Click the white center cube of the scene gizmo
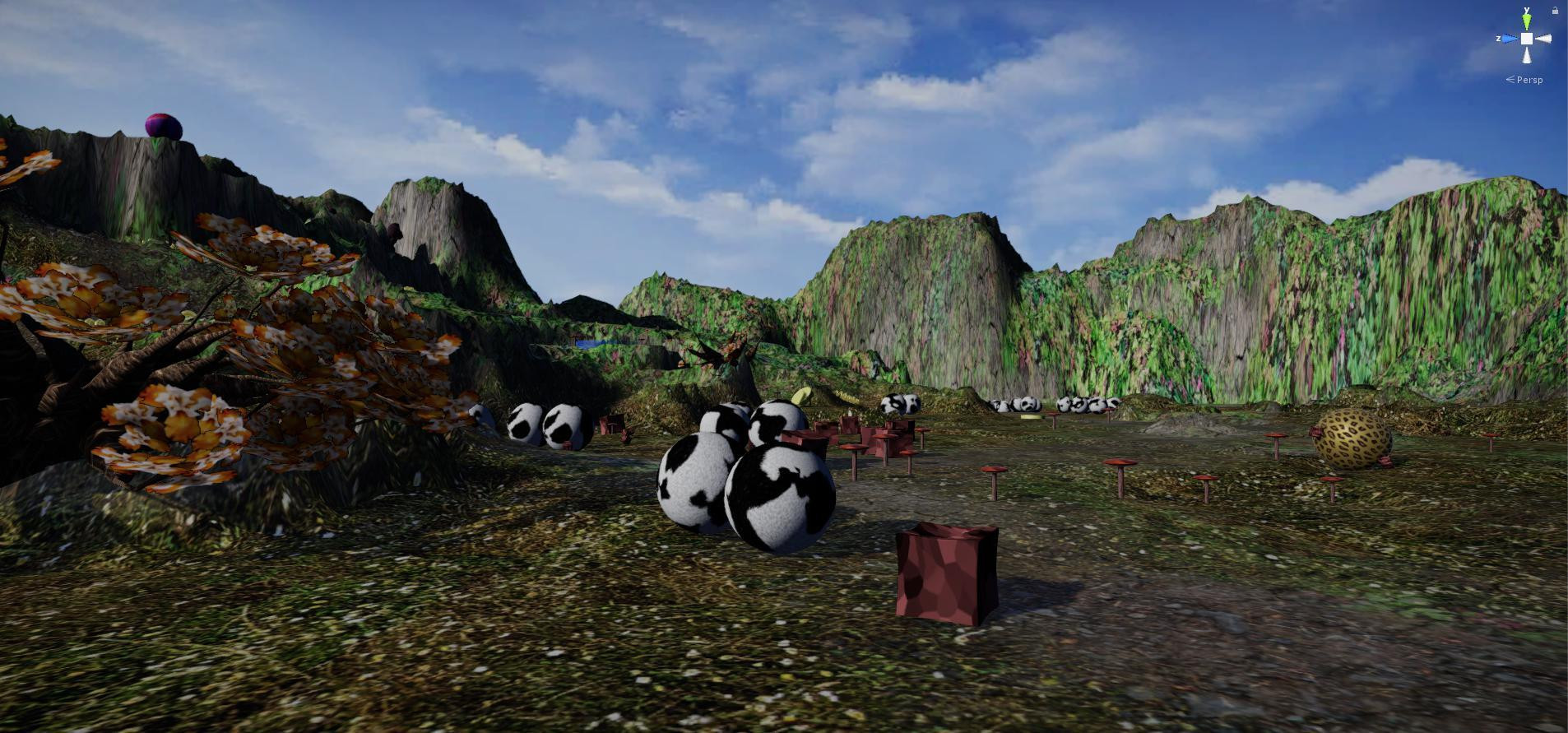The image size is (1568, 733). coord(1527,39)
